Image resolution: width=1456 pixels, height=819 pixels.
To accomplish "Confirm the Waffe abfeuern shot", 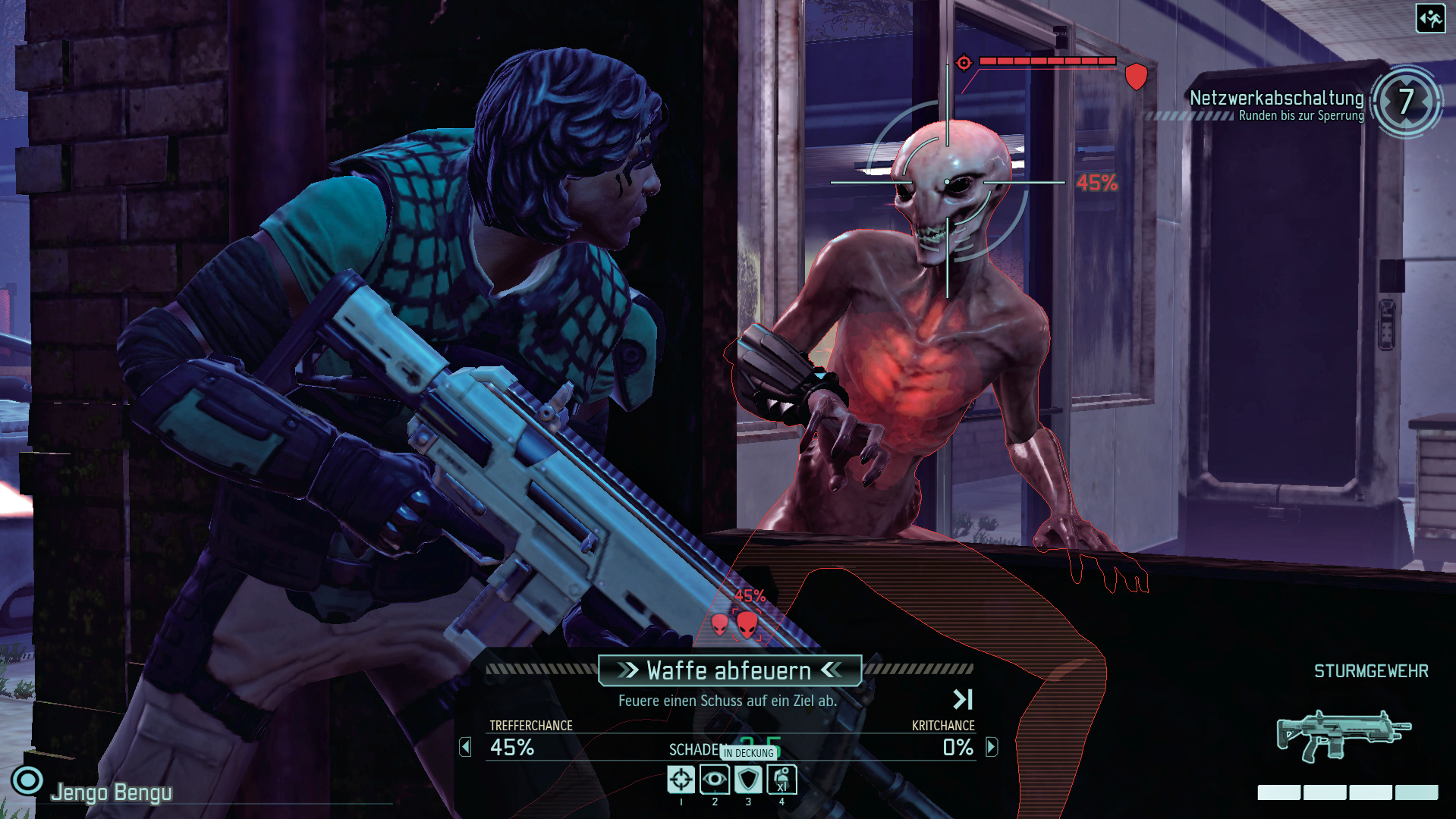I will 729,670.
